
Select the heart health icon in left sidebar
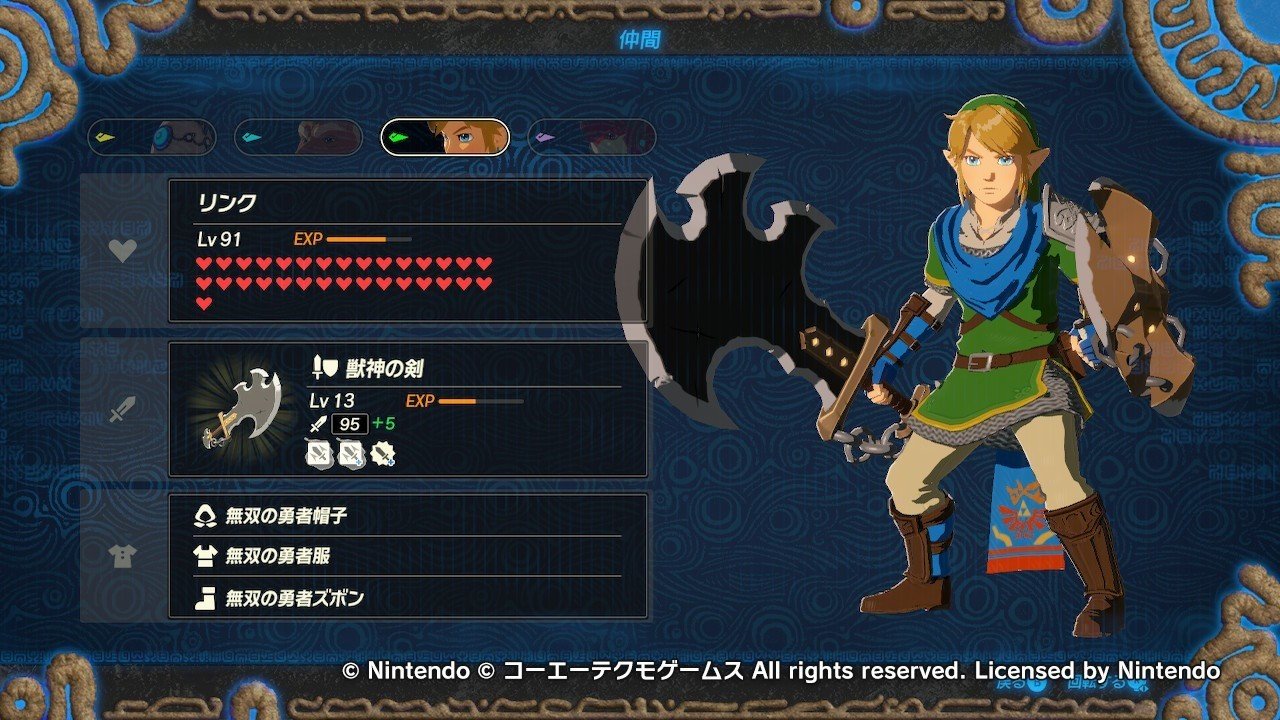point(122,251)
